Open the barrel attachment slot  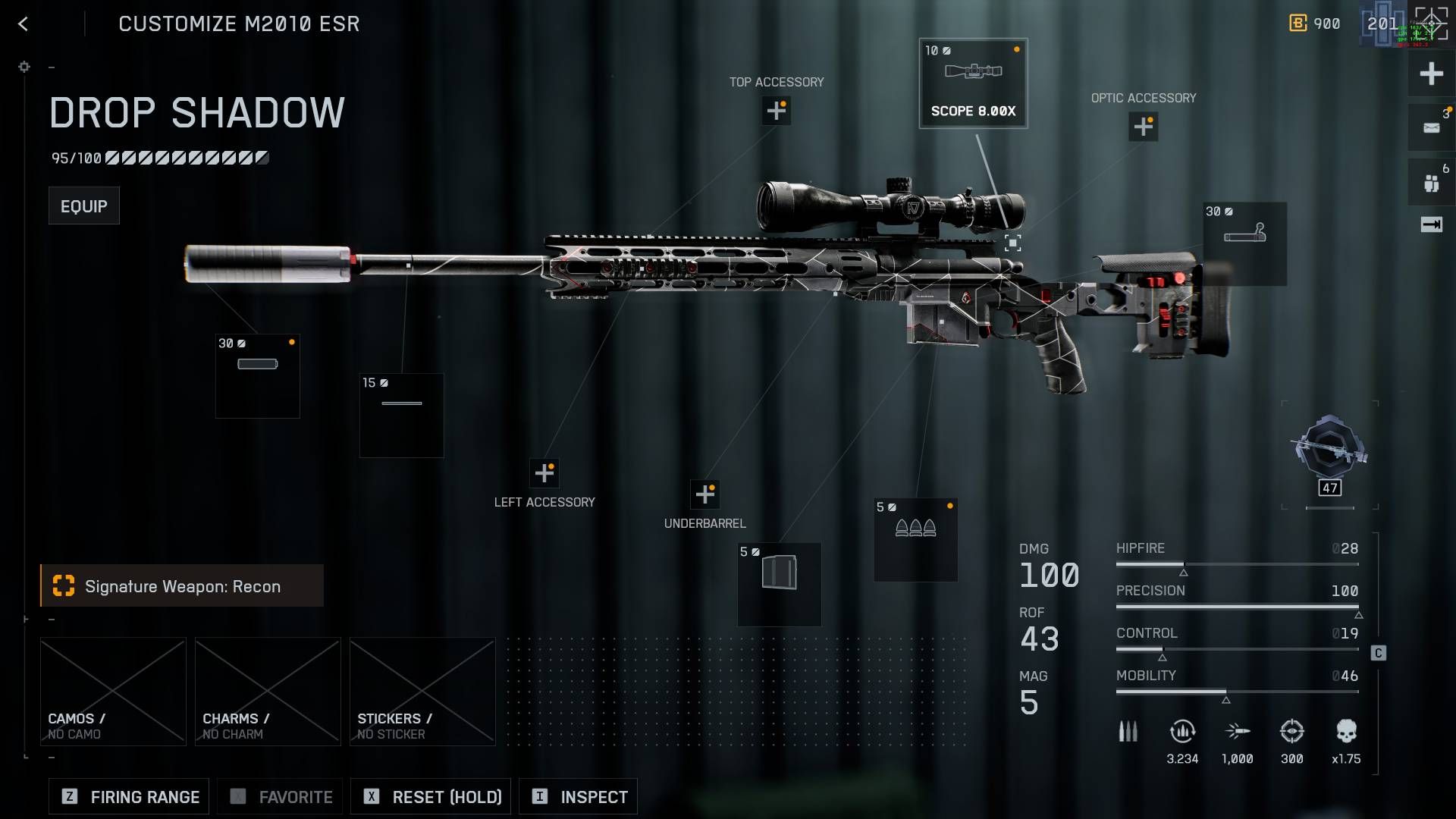click(x=401, y=415)
